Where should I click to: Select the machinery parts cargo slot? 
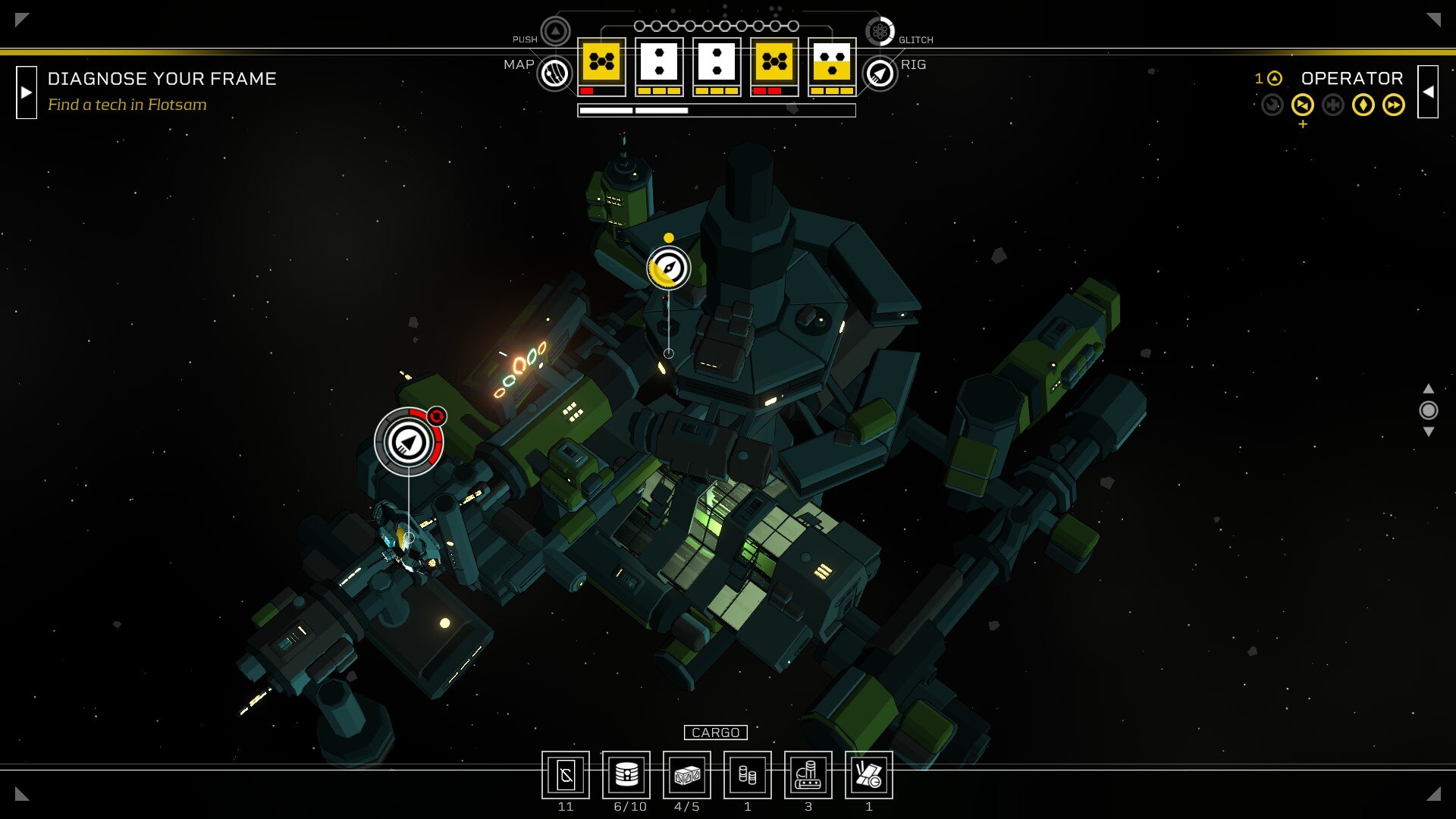point(808,775)
